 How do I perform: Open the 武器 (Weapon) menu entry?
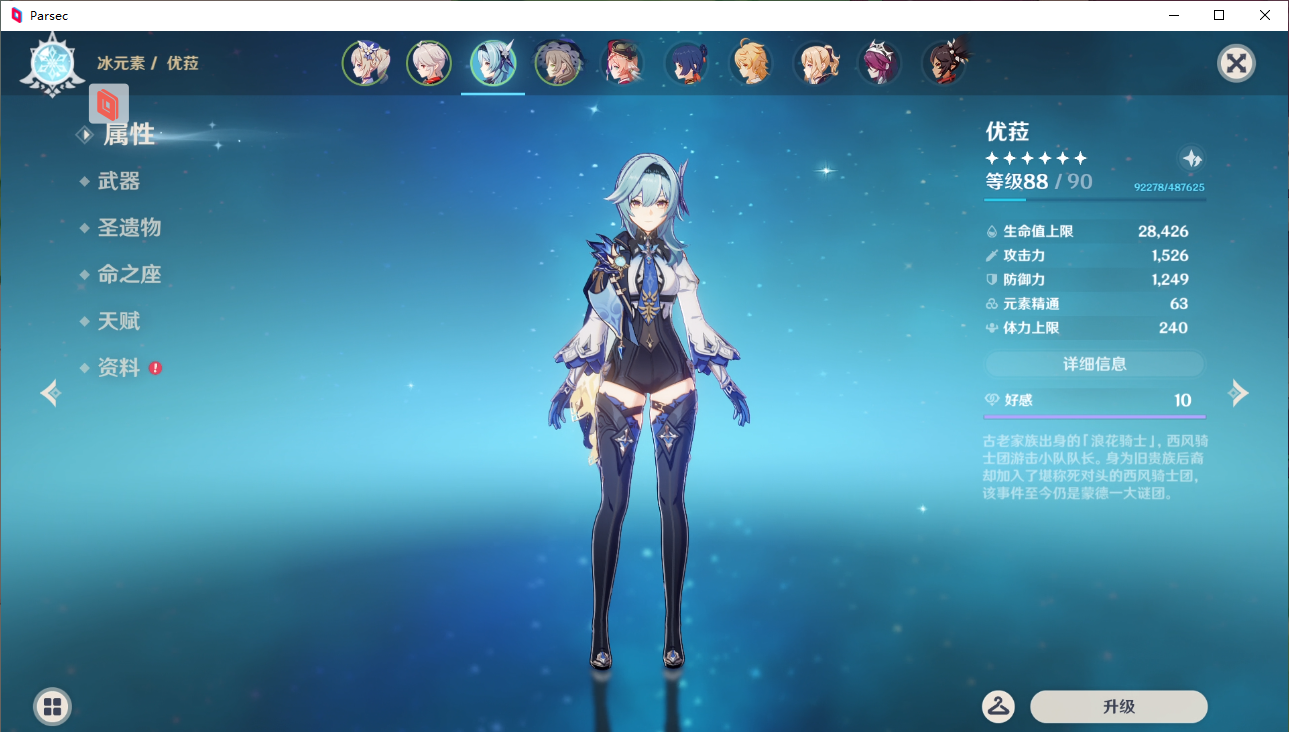pyautogui.click(x=118, y=181)
